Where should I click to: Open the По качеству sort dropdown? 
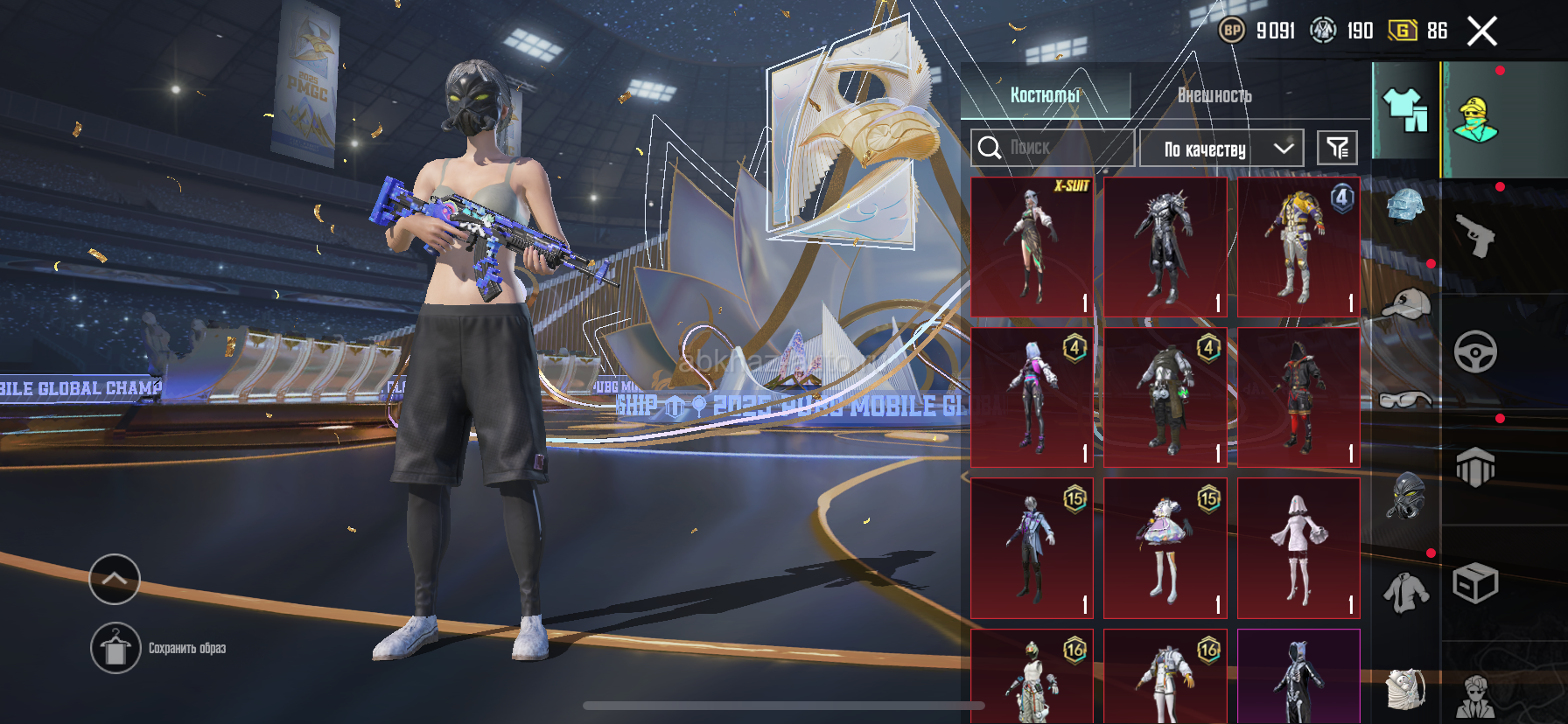[x=1221, y=149]
